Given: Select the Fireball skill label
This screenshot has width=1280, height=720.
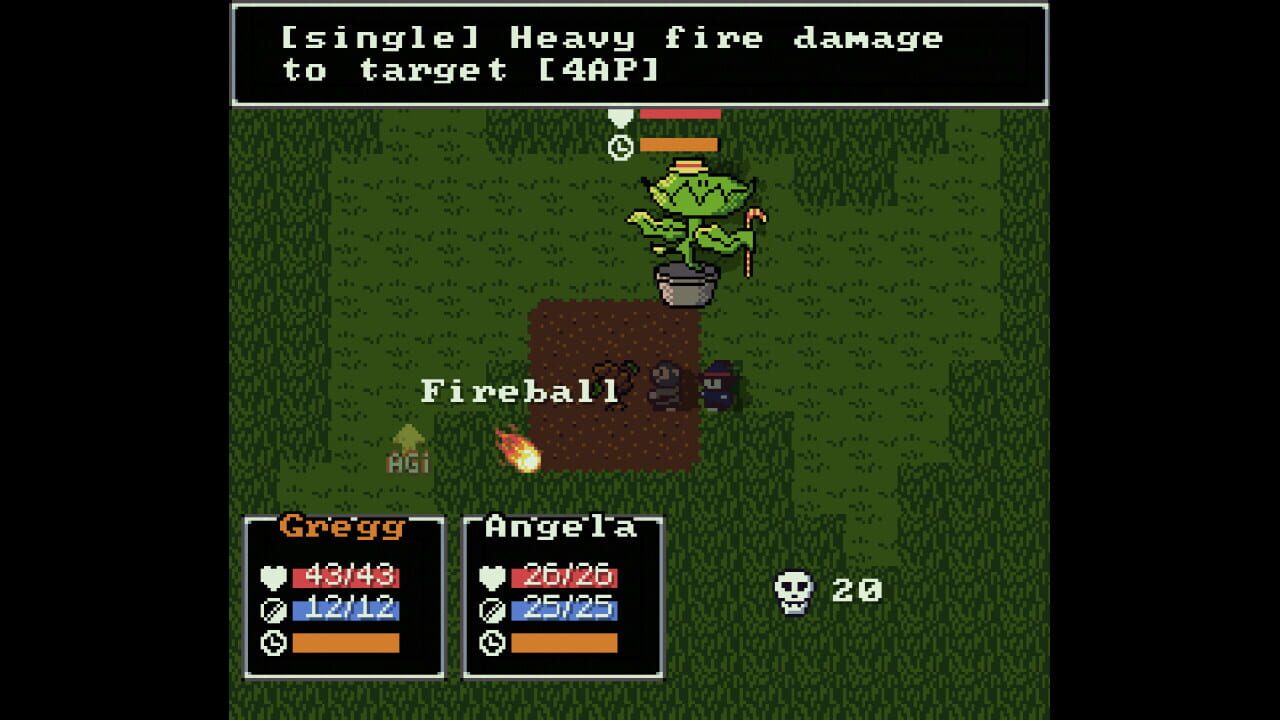Looking at the screenshot, I should [520, 388].
